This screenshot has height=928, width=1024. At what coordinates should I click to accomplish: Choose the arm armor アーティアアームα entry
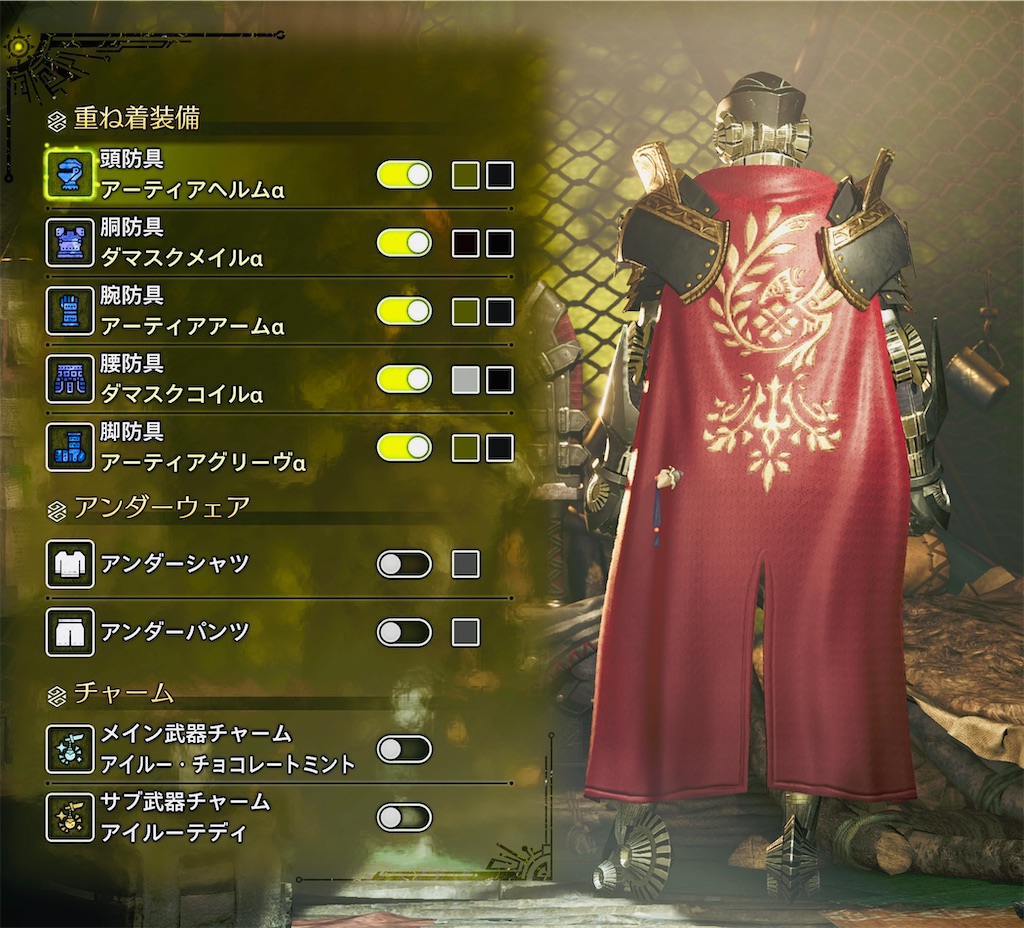[190, 311]
